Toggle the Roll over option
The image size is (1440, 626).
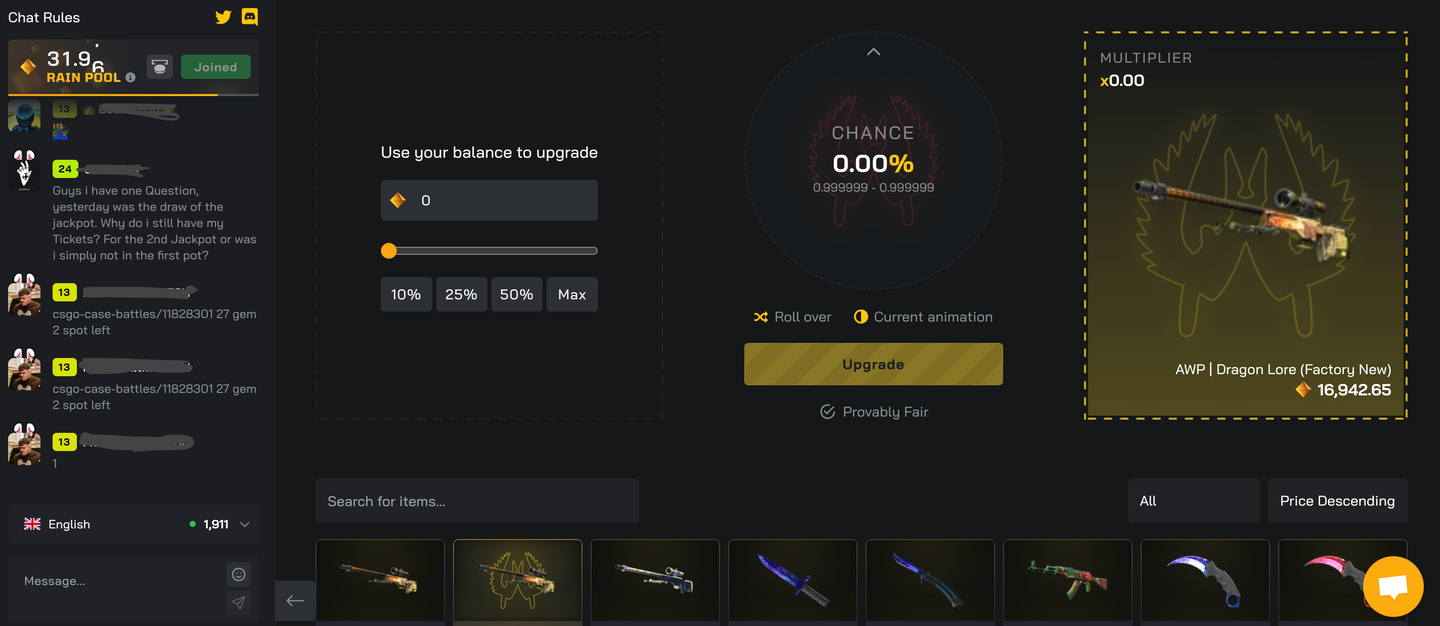pos(793,317)
